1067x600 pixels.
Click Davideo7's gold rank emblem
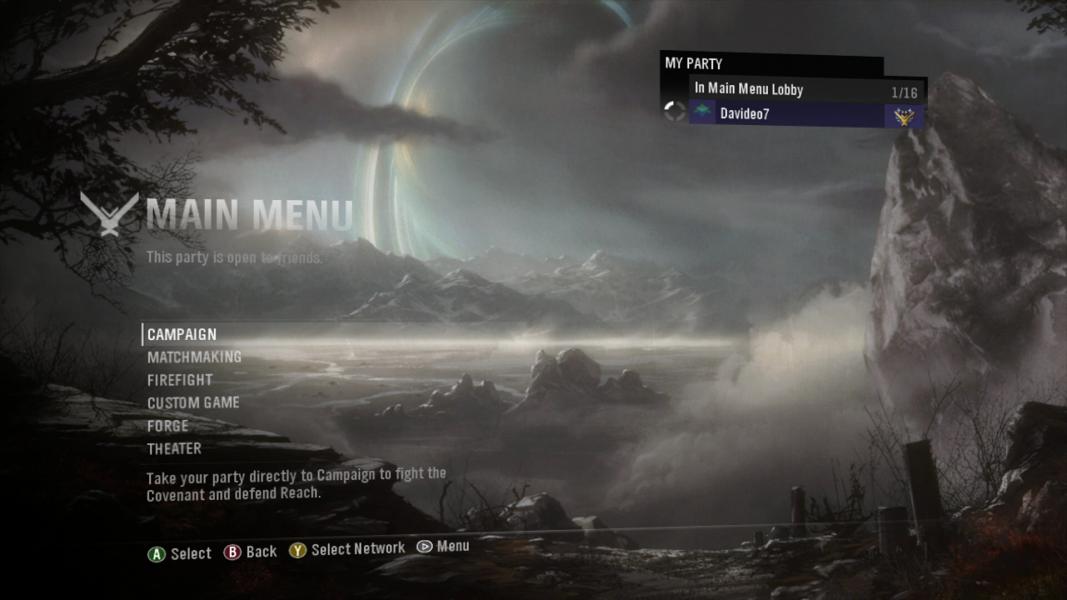904,116
